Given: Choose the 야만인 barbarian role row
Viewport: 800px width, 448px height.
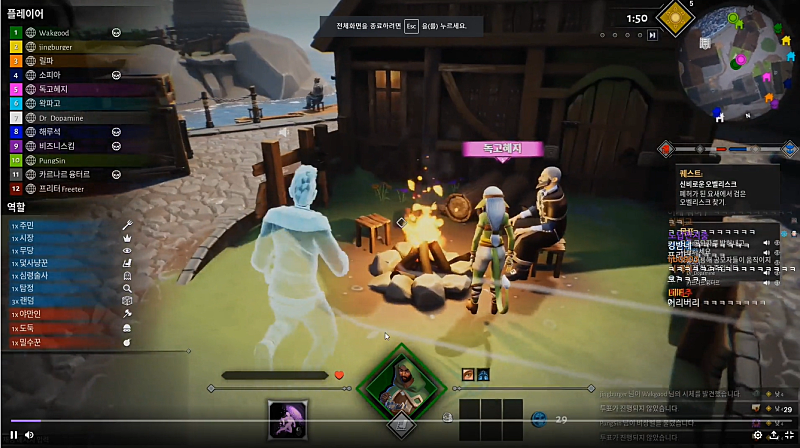Looking at the screenshot, I should pyautogui.click(x=60, y=313).
